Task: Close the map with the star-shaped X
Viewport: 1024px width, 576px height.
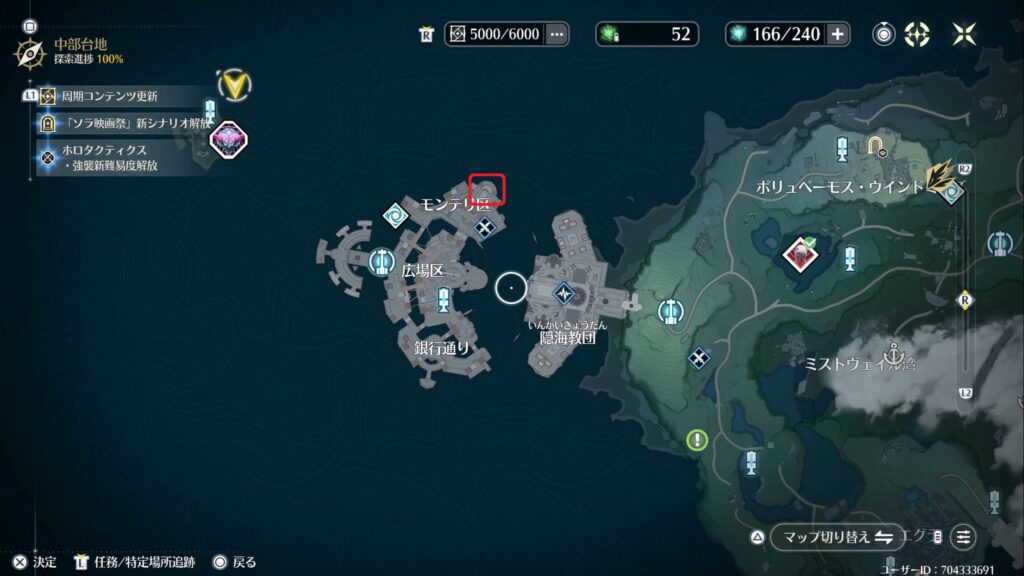Action: (964, 34)
